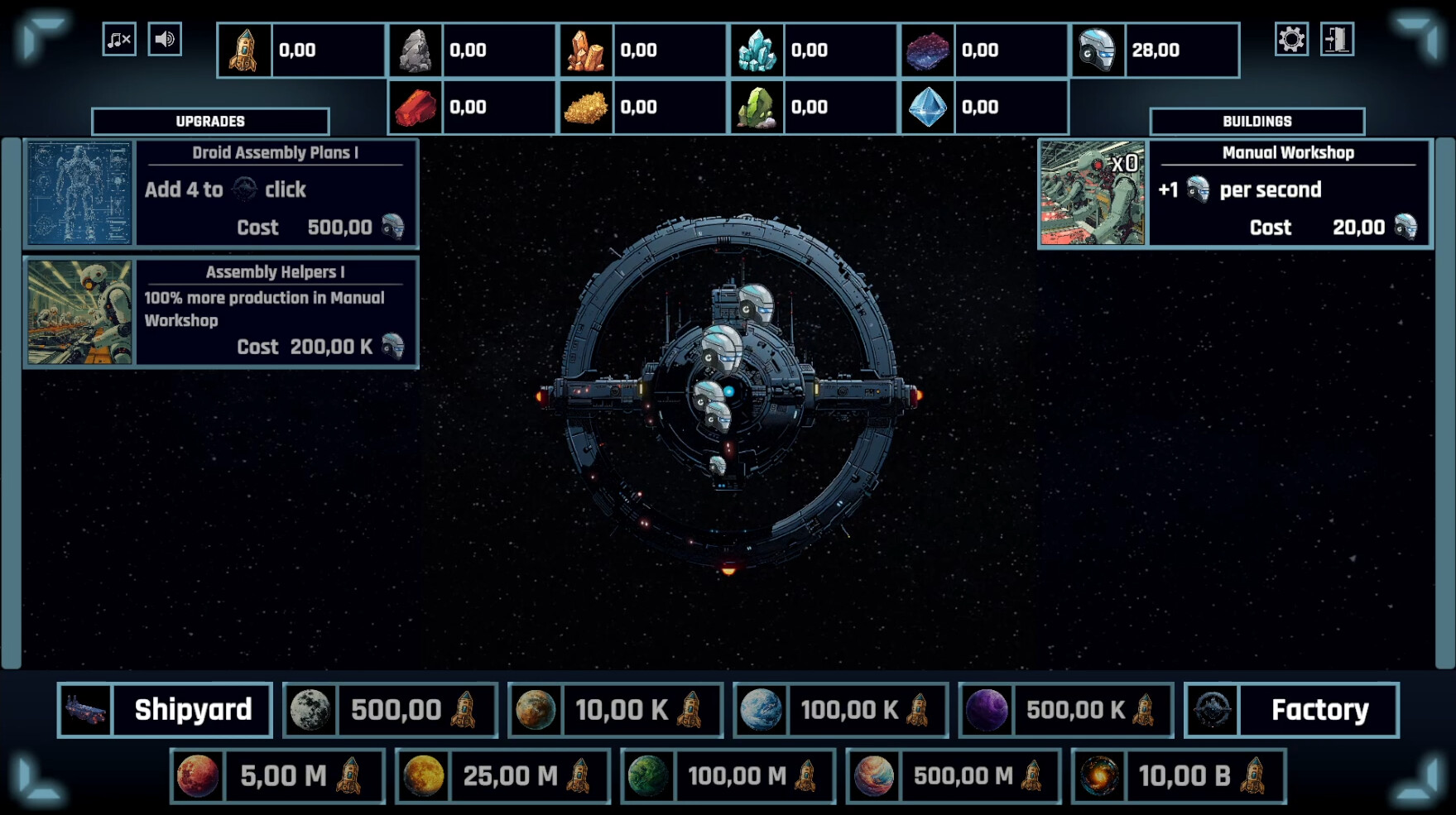Click the green rock resource toggle slot
The image size is (1456, 815).
(758, 107)
